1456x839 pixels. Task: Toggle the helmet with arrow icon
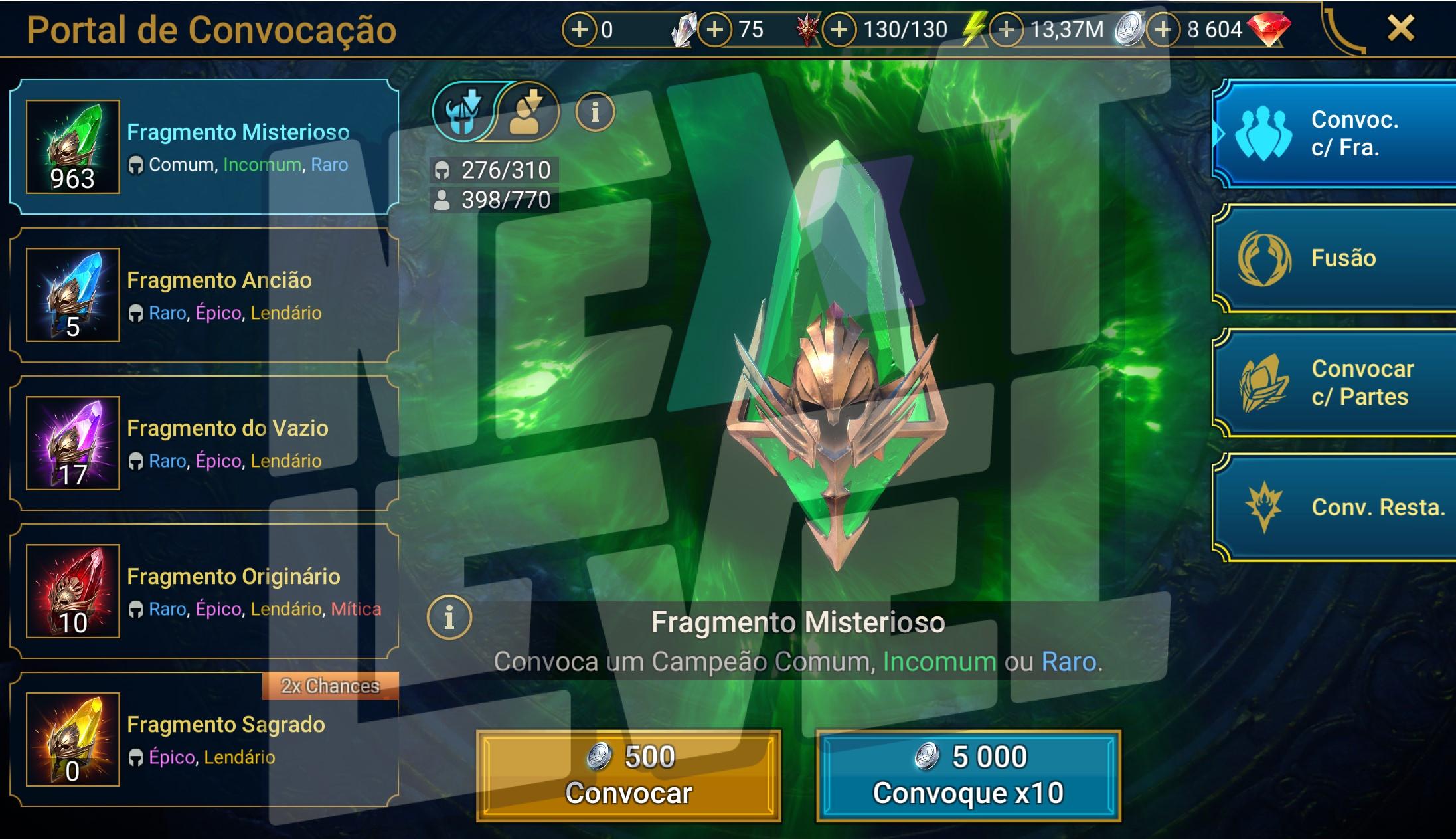pyautogui.click(x=463, y=112)
